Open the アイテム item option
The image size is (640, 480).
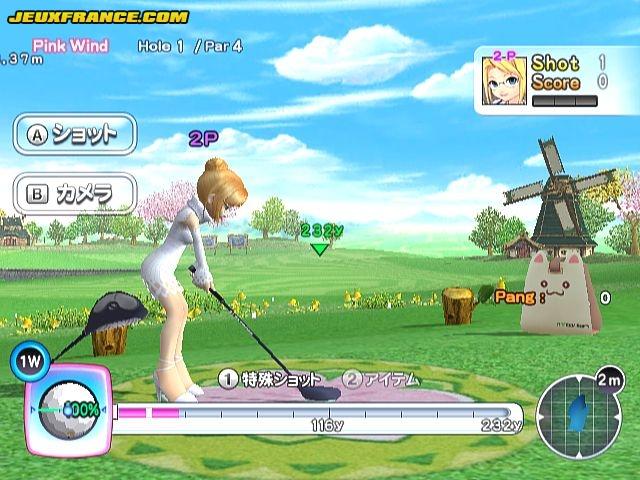coord(381,379)
